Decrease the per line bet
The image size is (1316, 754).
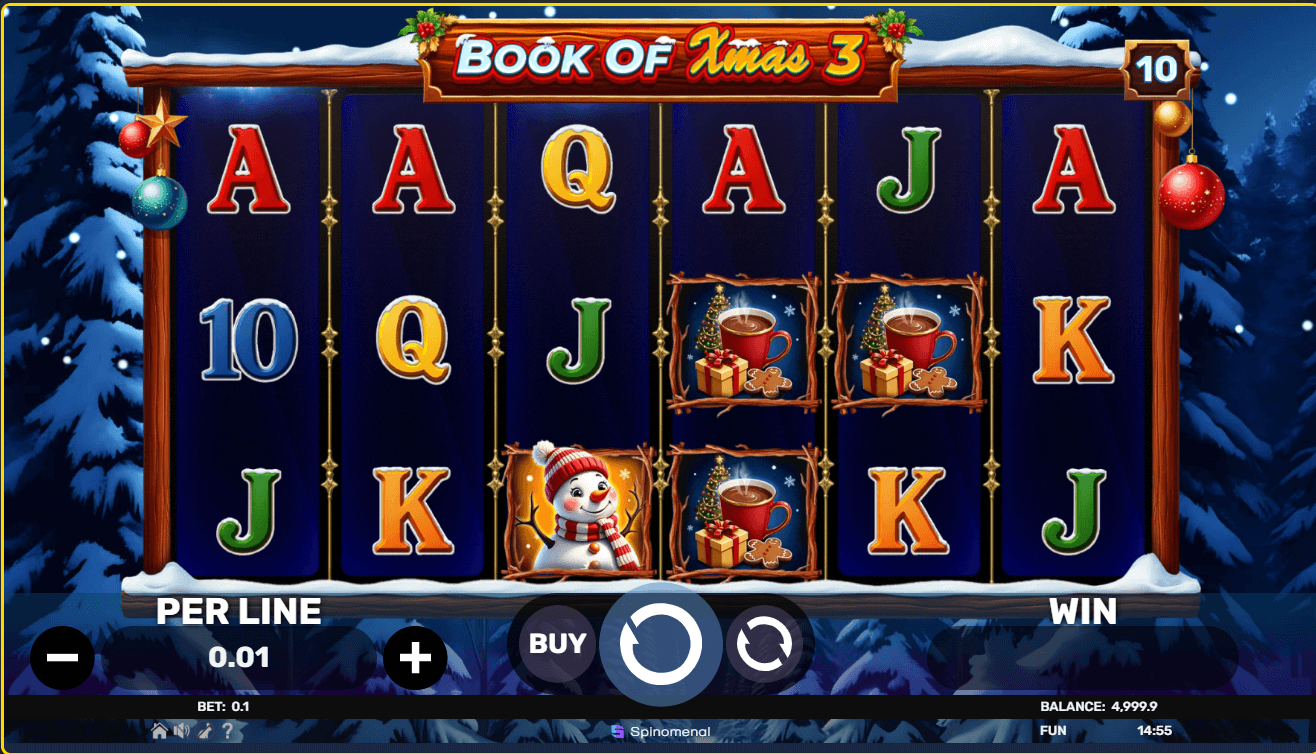pos(62,657)
